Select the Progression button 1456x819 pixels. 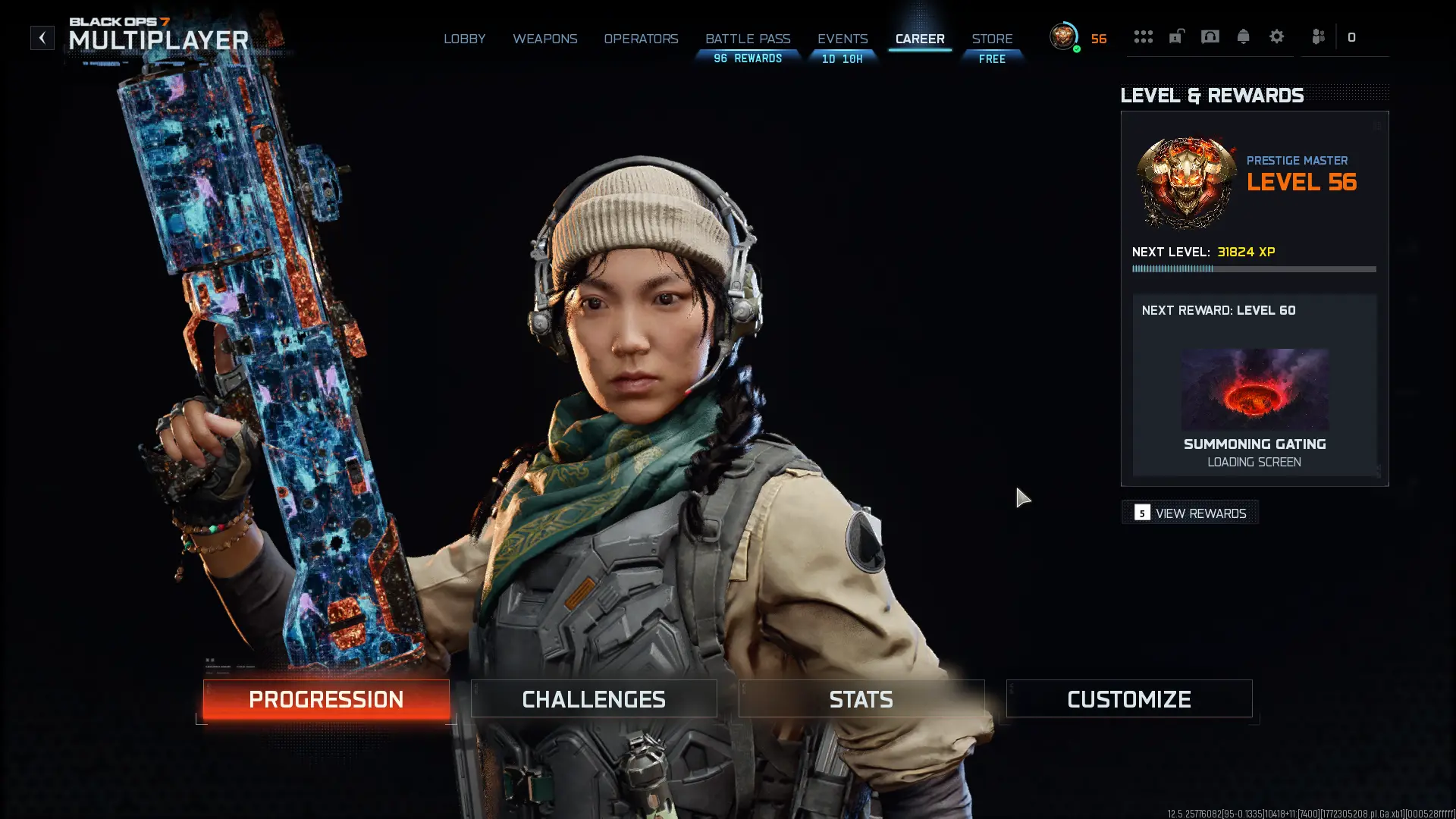(326, 699)
